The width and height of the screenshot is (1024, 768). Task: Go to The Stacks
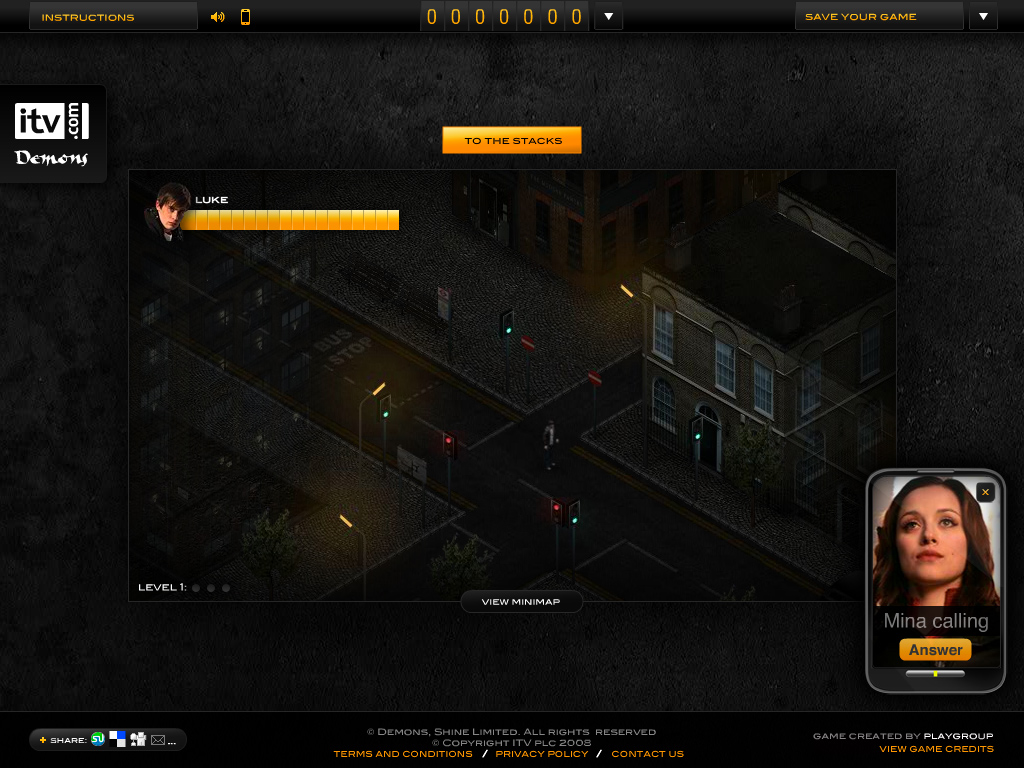coord(512,141)
